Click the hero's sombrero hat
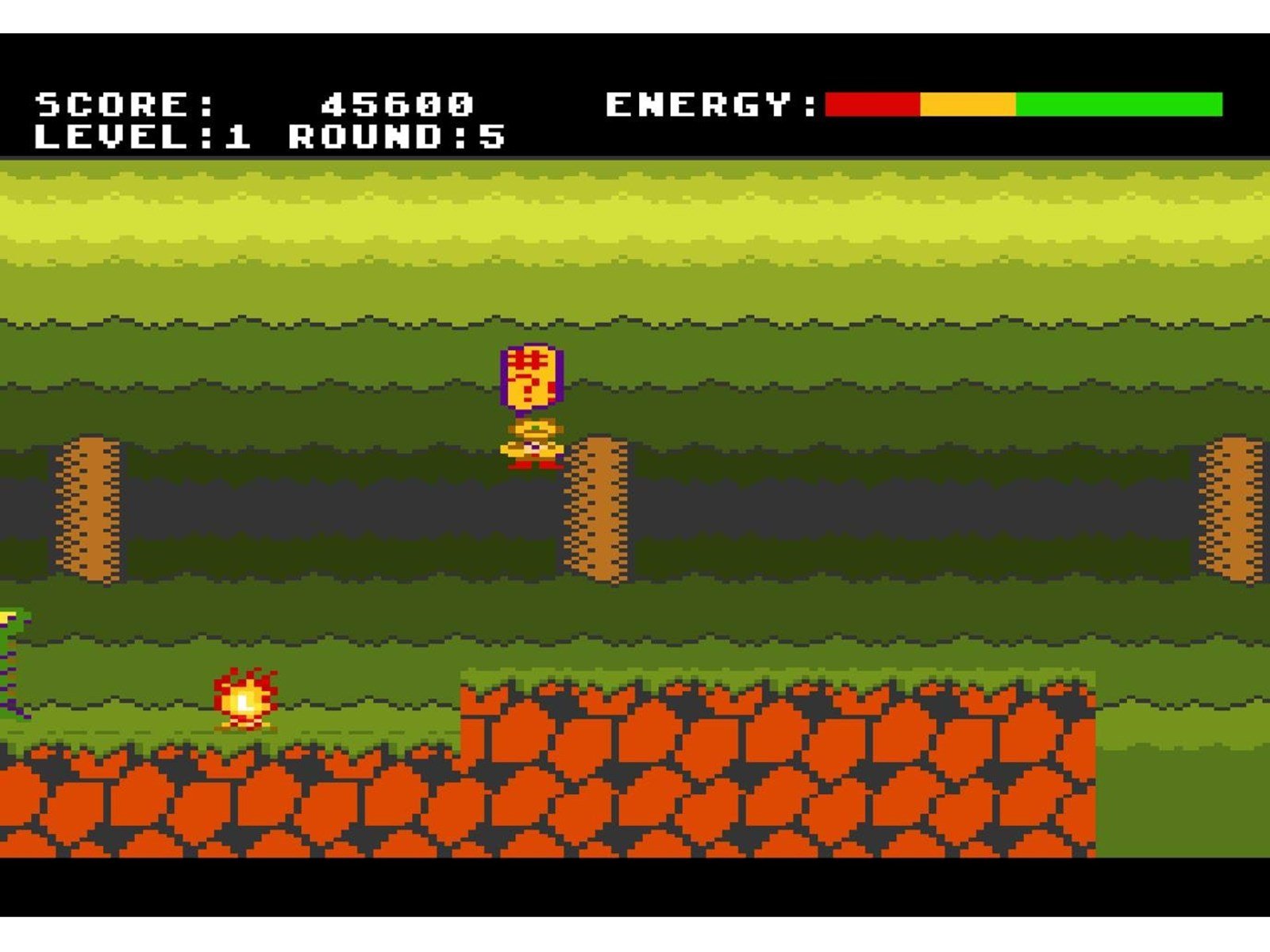This screenshot has height=952, width=1270. tap(533, 428)
